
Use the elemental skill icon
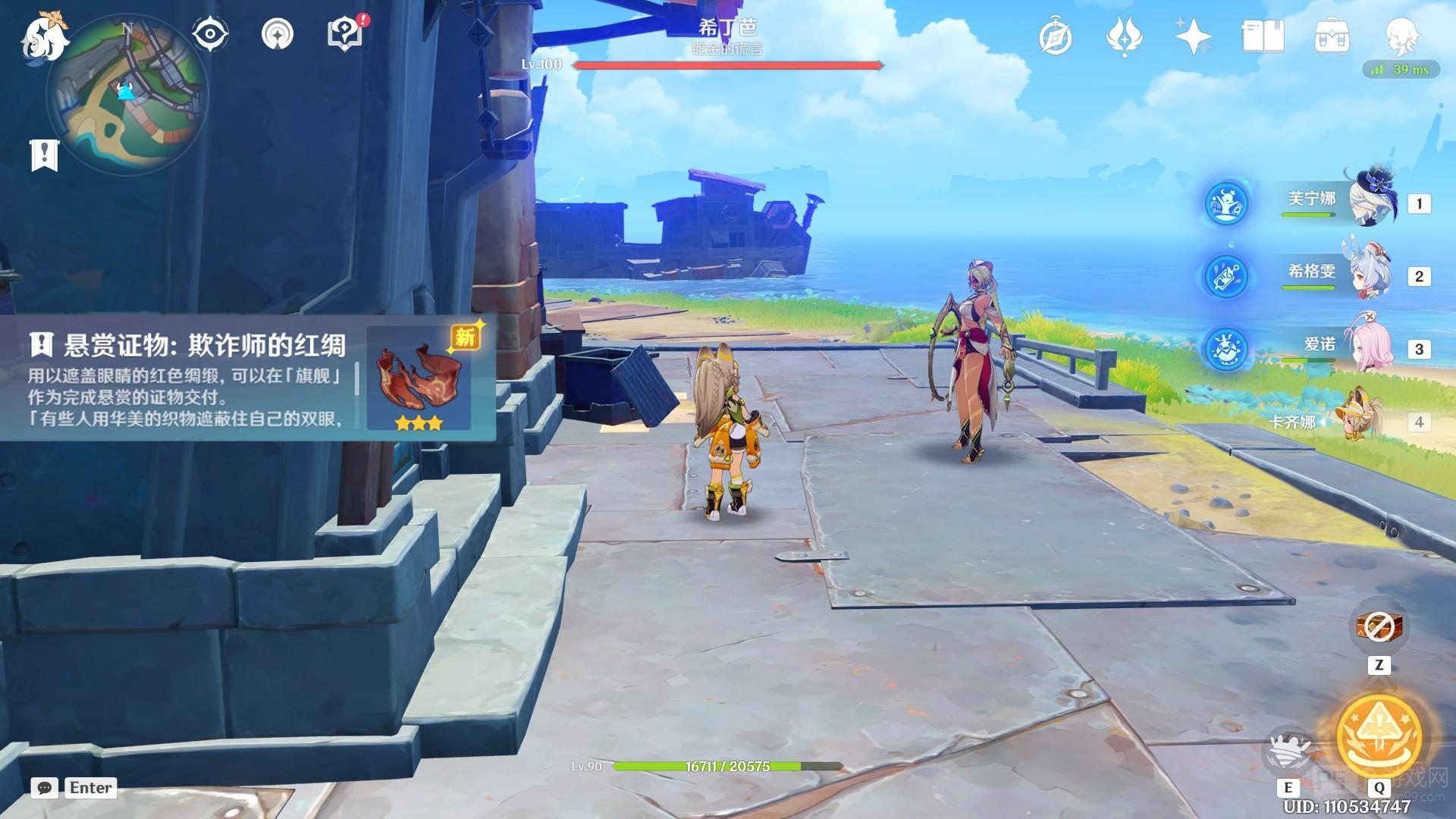point(1288,748)
